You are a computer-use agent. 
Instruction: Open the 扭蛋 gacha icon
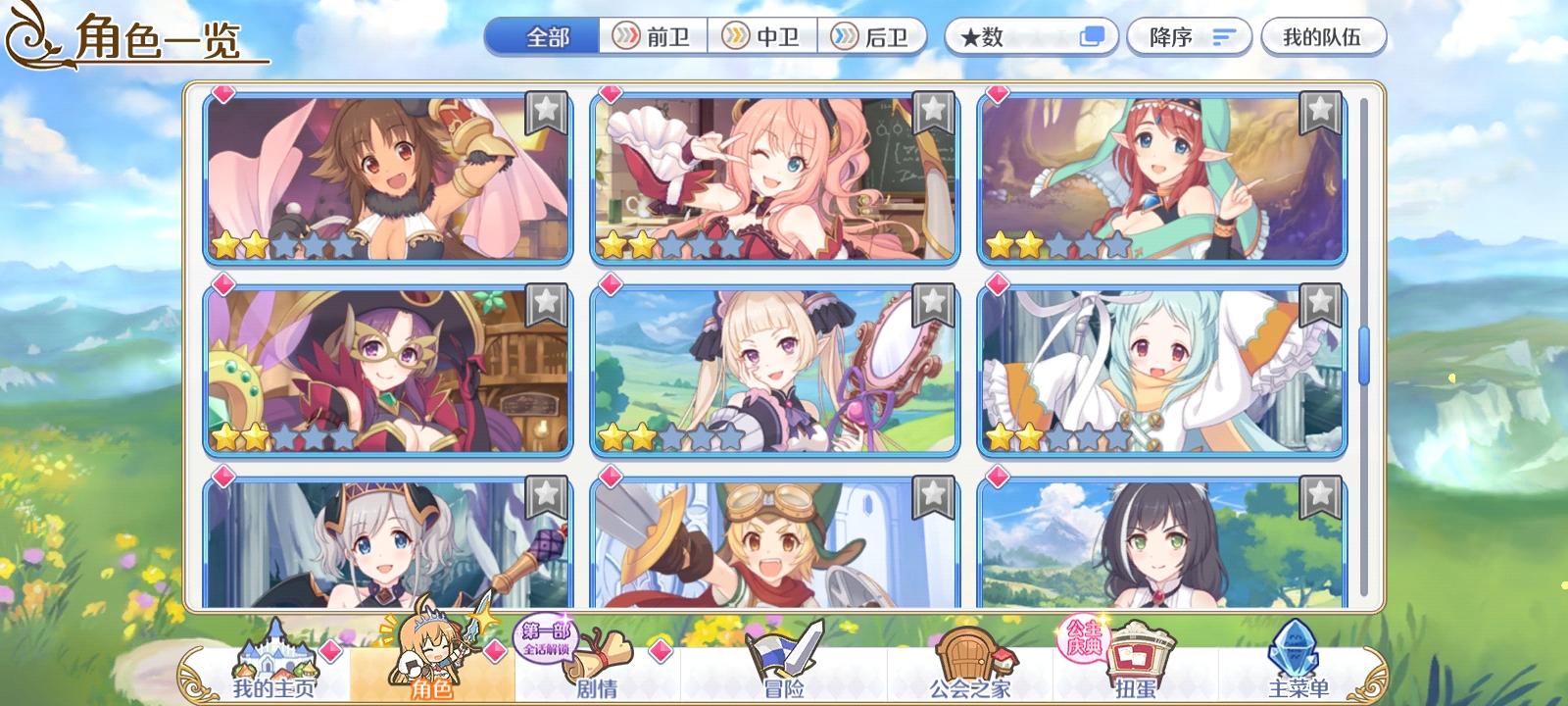(x=1134, y=657)
